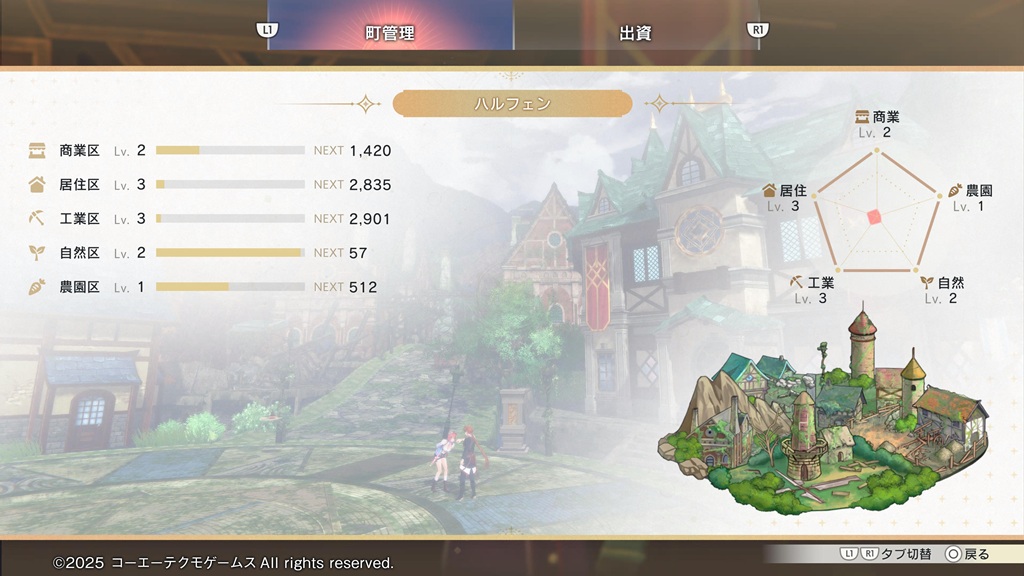Click the pentagon radar chart

tap(877, 214)
